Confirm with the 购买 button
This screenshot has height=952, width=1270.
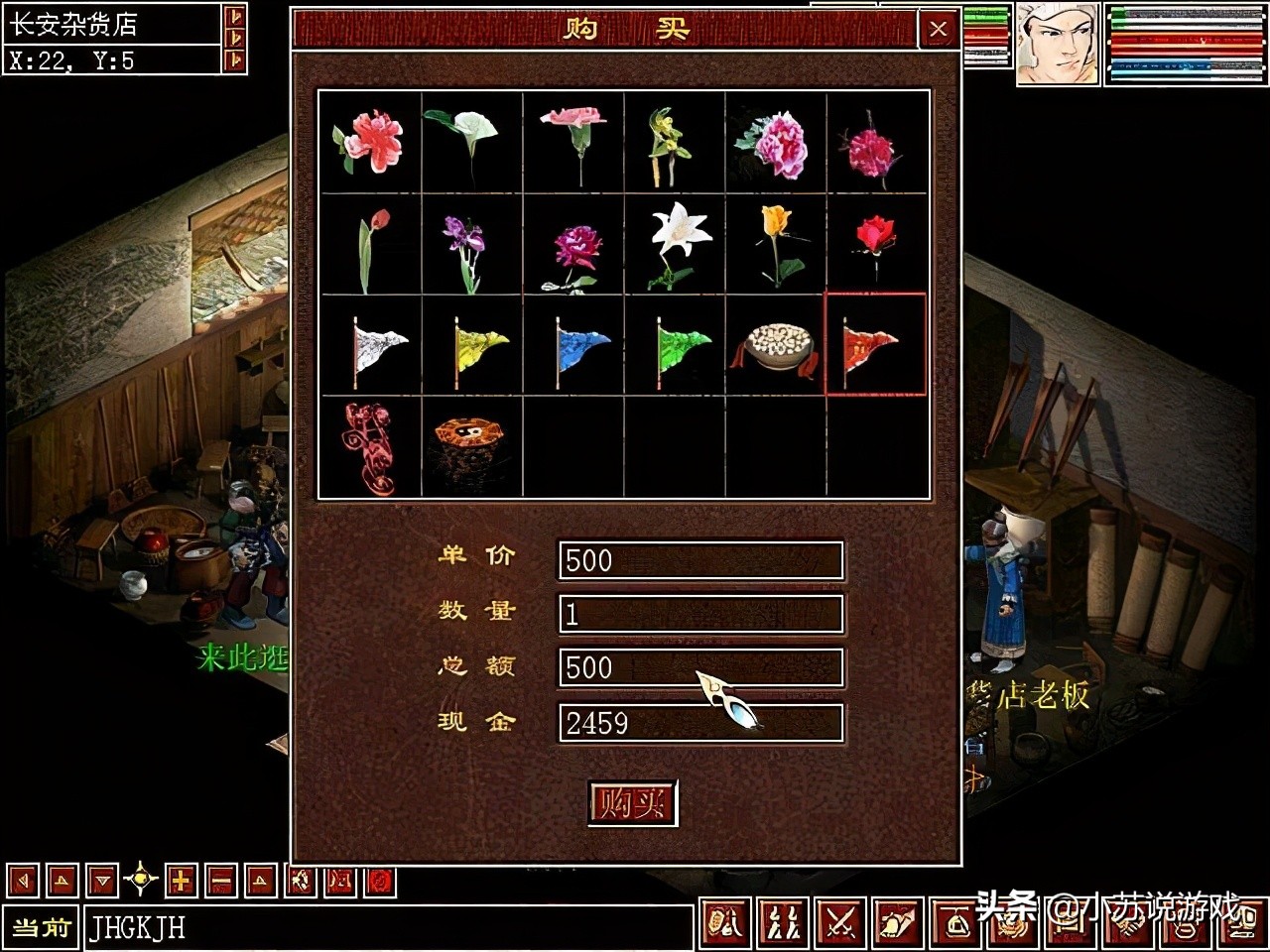[x=632, y=803]
